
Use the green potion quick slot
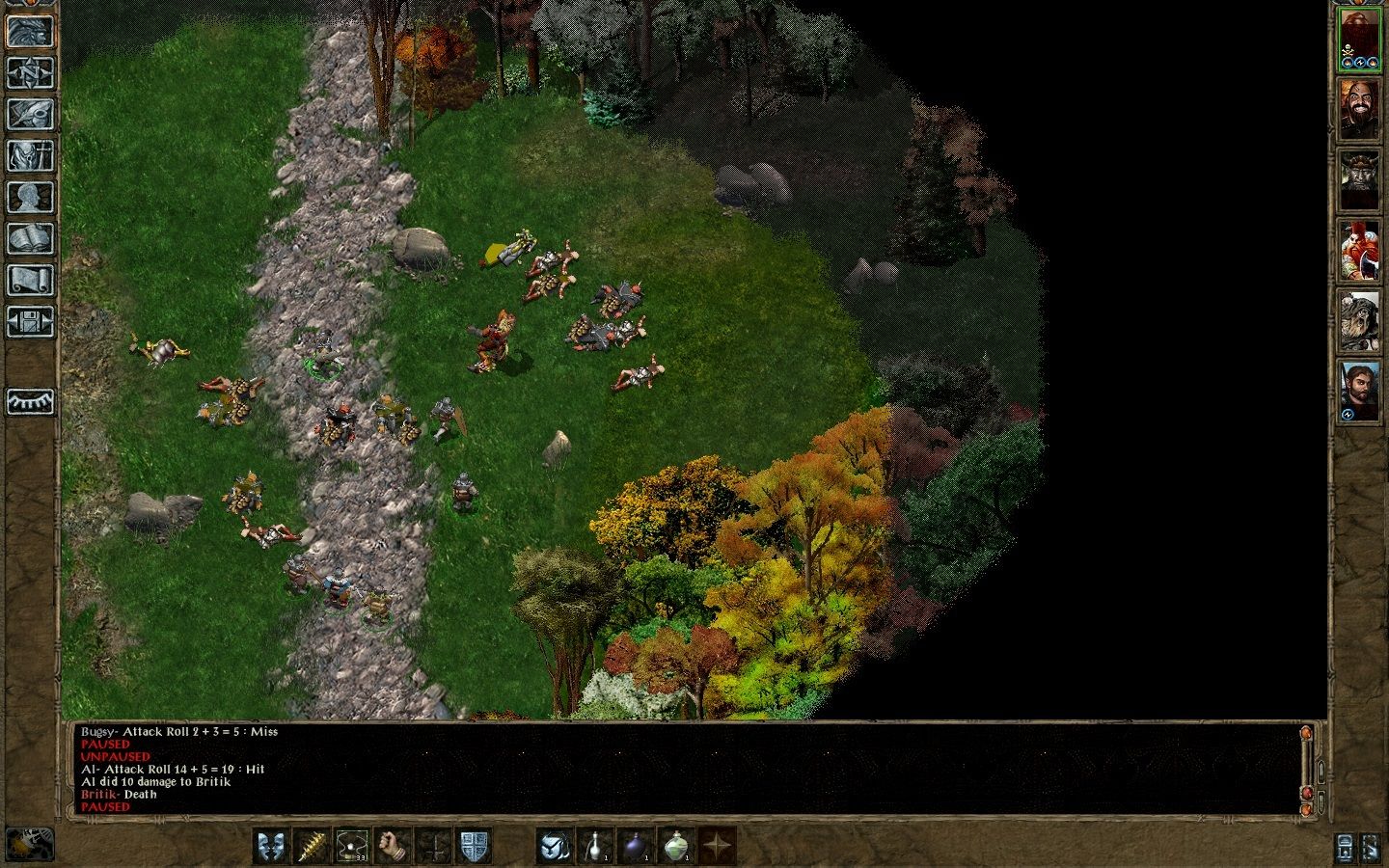coord(676,846)
